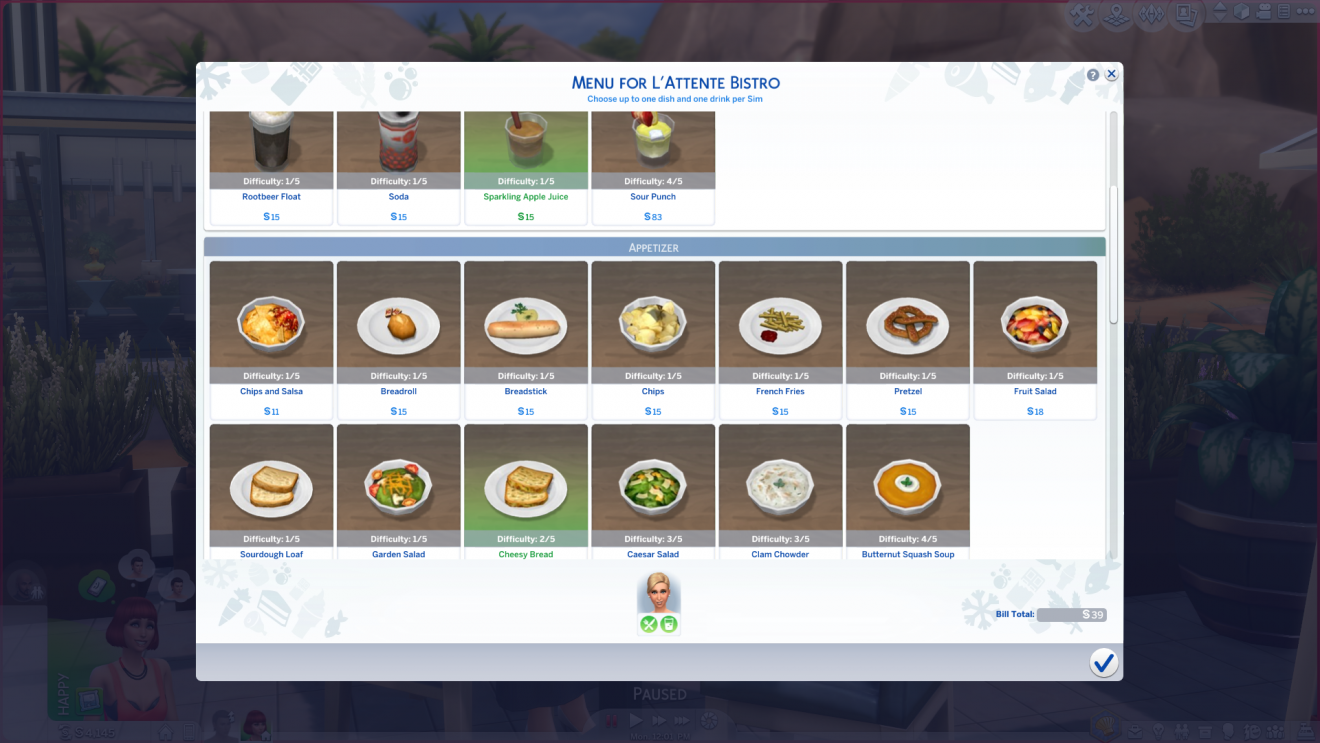Confirm the order with the blue checkmark
This screenshot has width=1320, height=743.
[x=1104, y=662]
